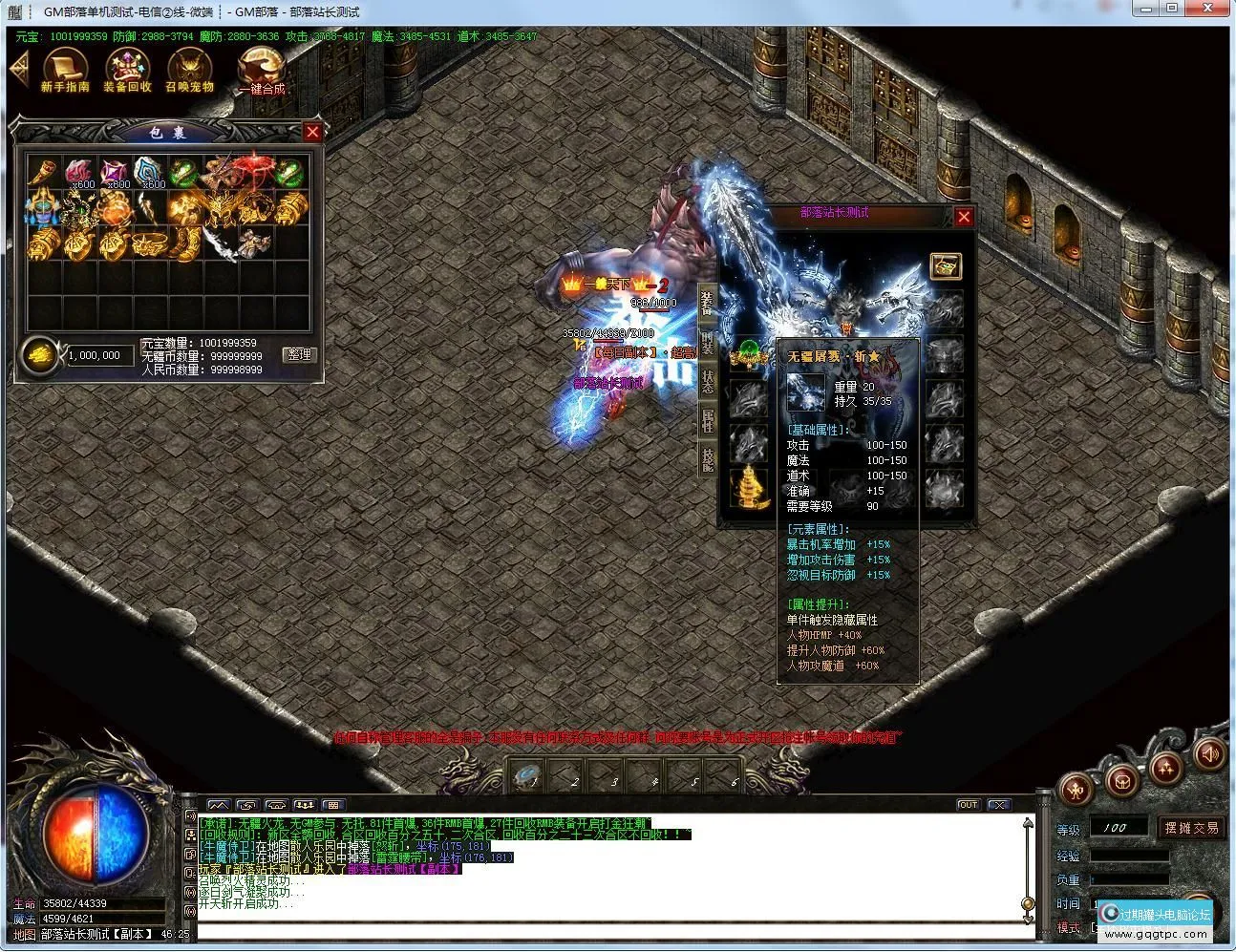This screenshot has width=1236, height=952.
Task: Toggle the team chat icon in chat toolbar
Action: click(305, 804)
